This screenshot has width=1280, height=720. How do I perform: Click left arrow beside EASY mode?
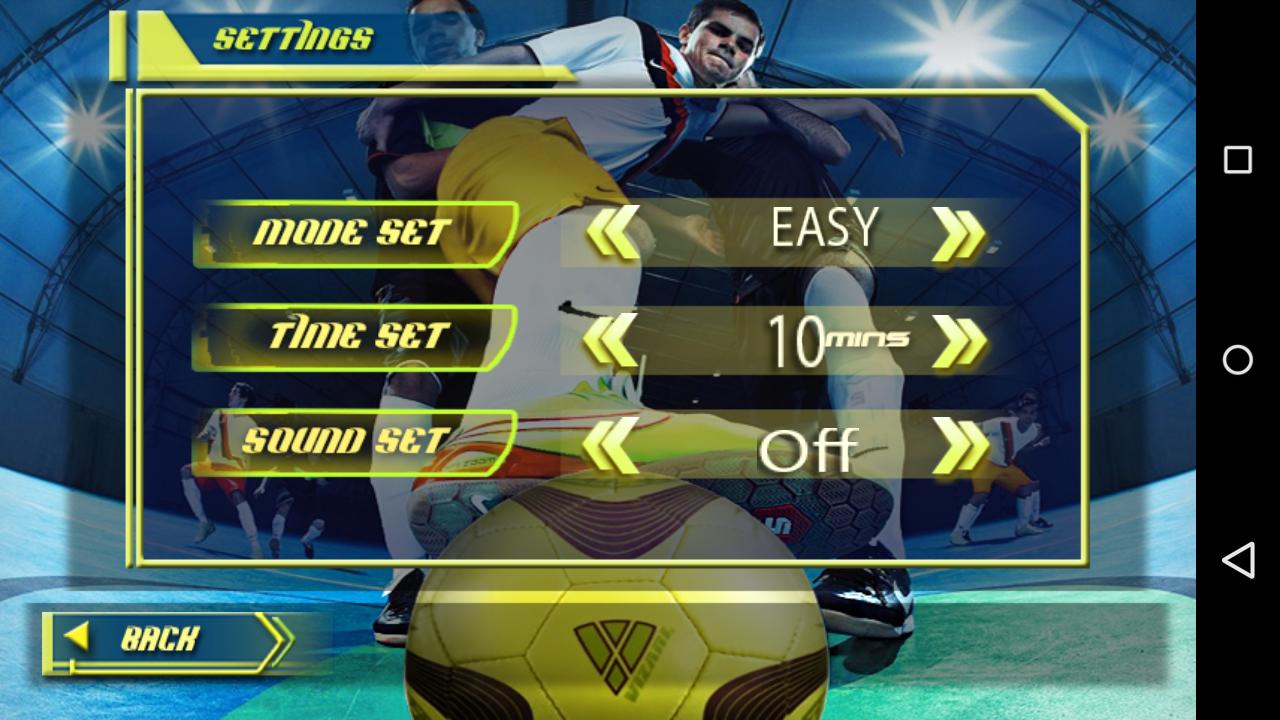tap(612, 234)
